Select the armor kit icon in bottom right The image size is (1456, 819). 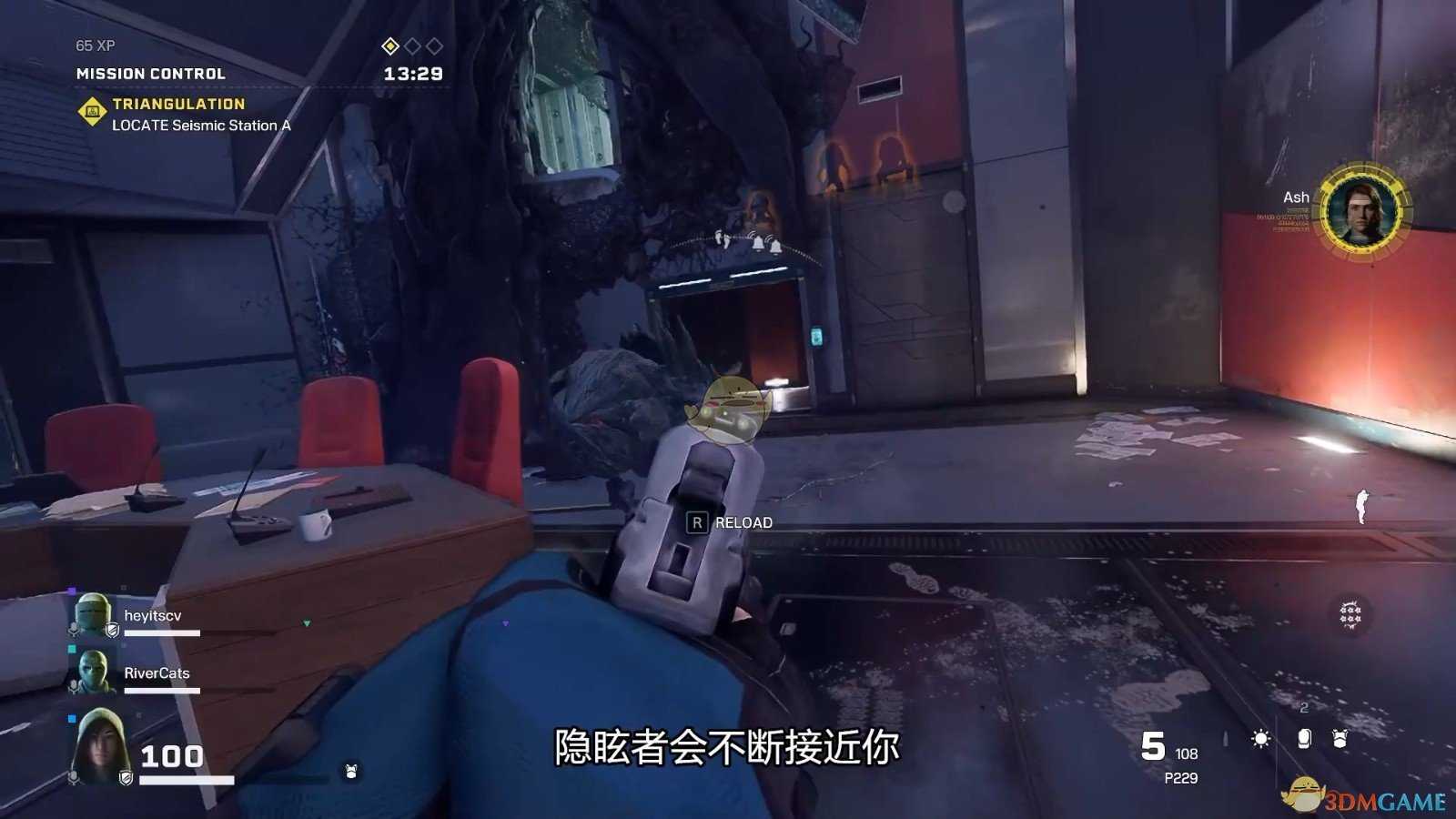[x=1340, y=739]
